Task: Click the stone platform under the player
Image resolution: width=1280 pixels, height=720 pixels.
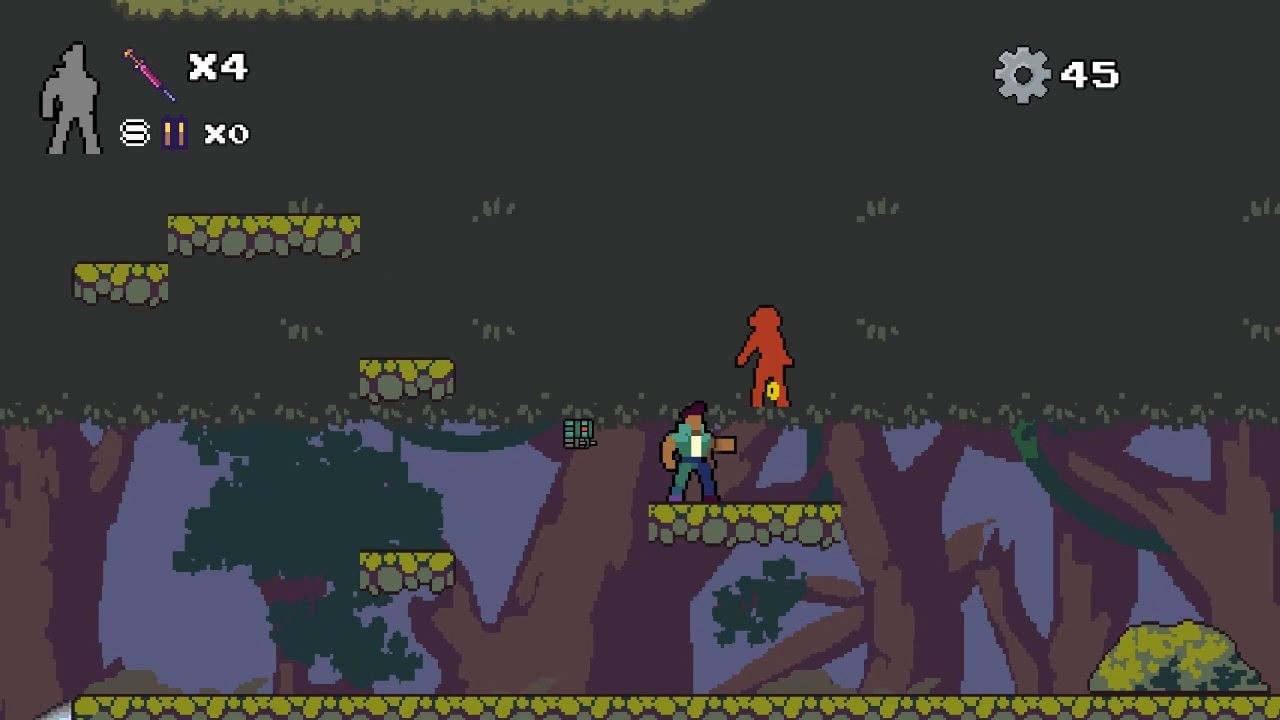Action: 745,520
